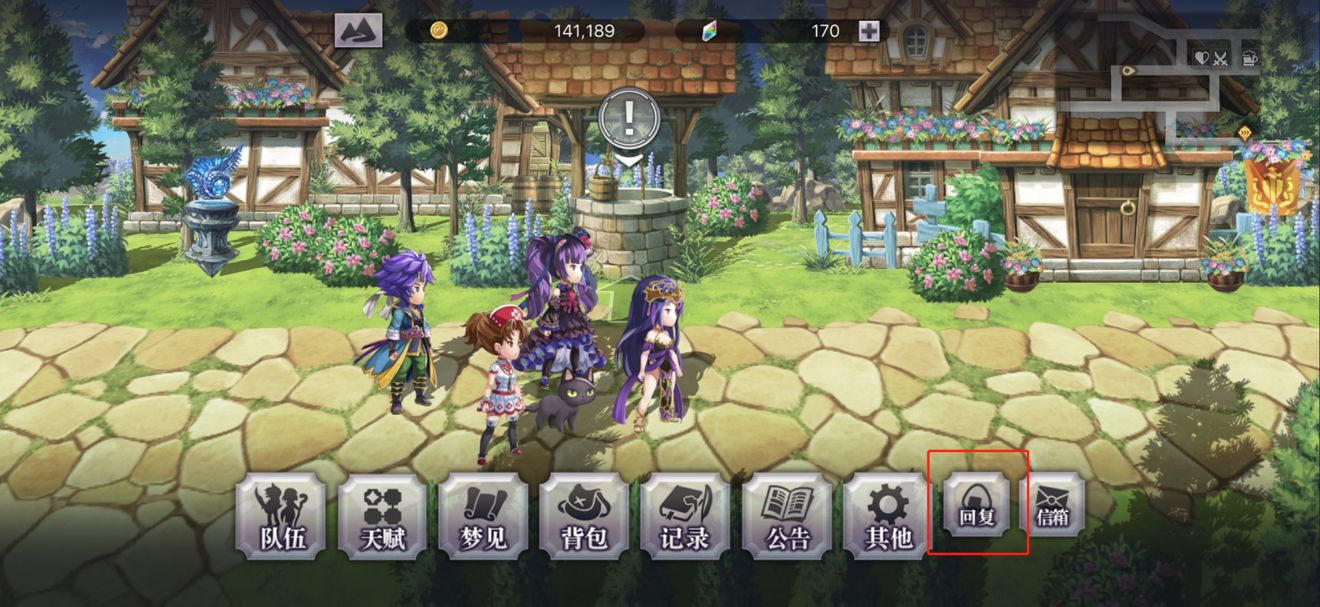Image resolution: width=1320 pixels, height=607 pixels.
Task: Open the 队伍 party menu
Action: tap(279, 516)
